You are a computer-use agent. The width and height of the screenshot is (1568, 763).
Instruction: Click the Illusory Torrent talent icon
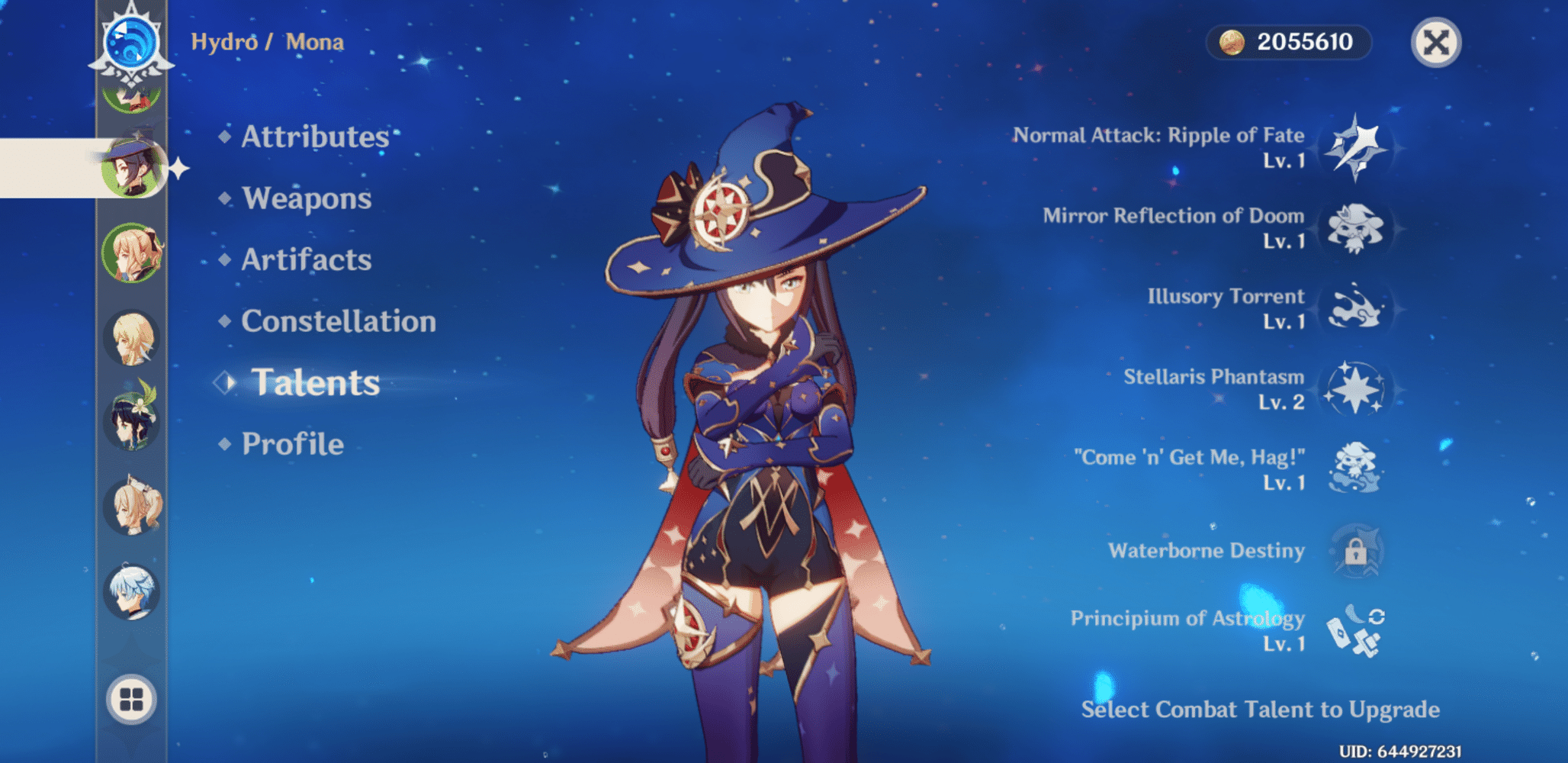[1356, 309]
